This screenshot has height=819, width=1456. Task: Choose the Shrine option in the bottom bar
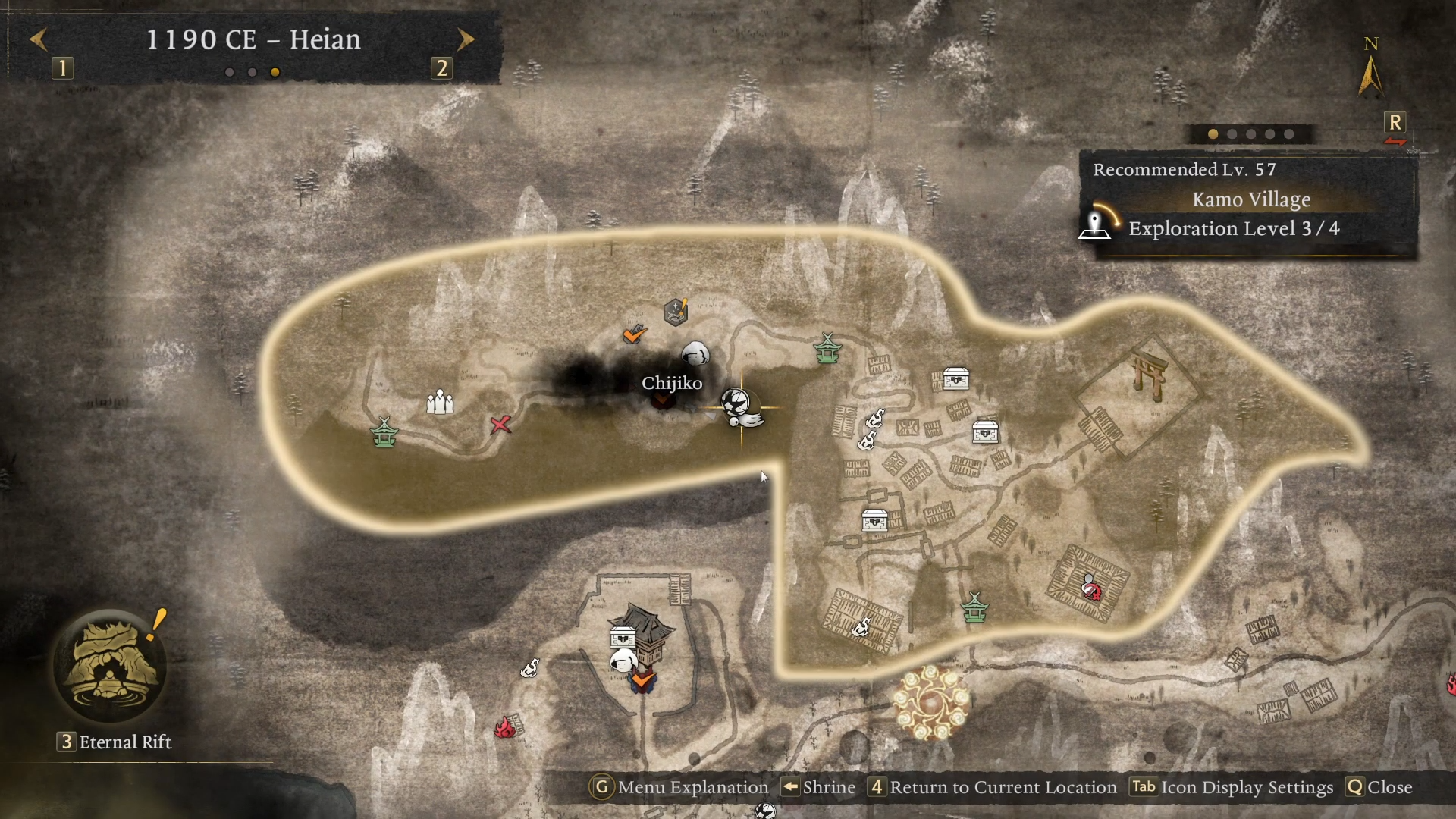(x=819, y=787)
